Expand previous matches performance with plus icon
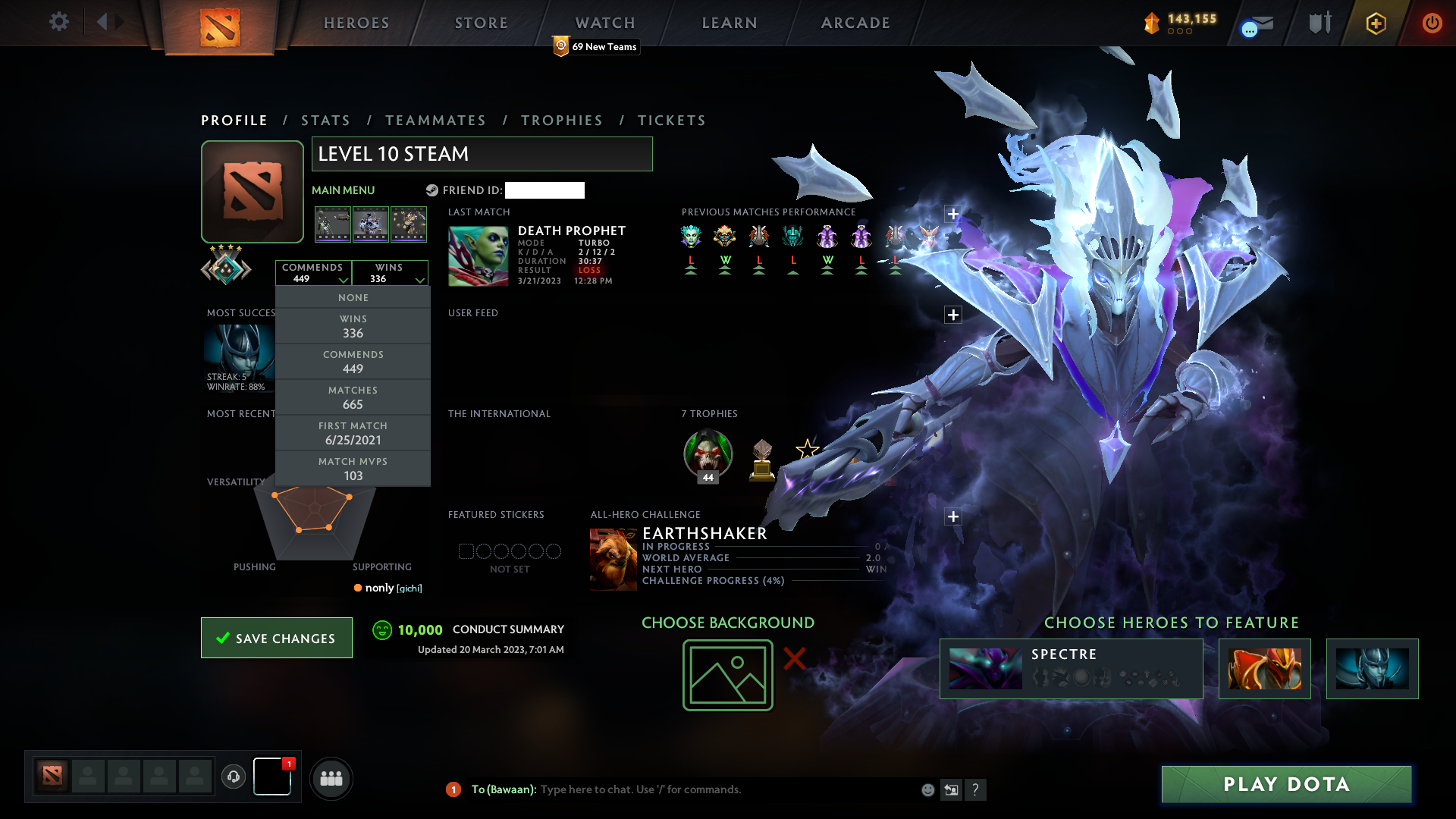 point(953,214)
